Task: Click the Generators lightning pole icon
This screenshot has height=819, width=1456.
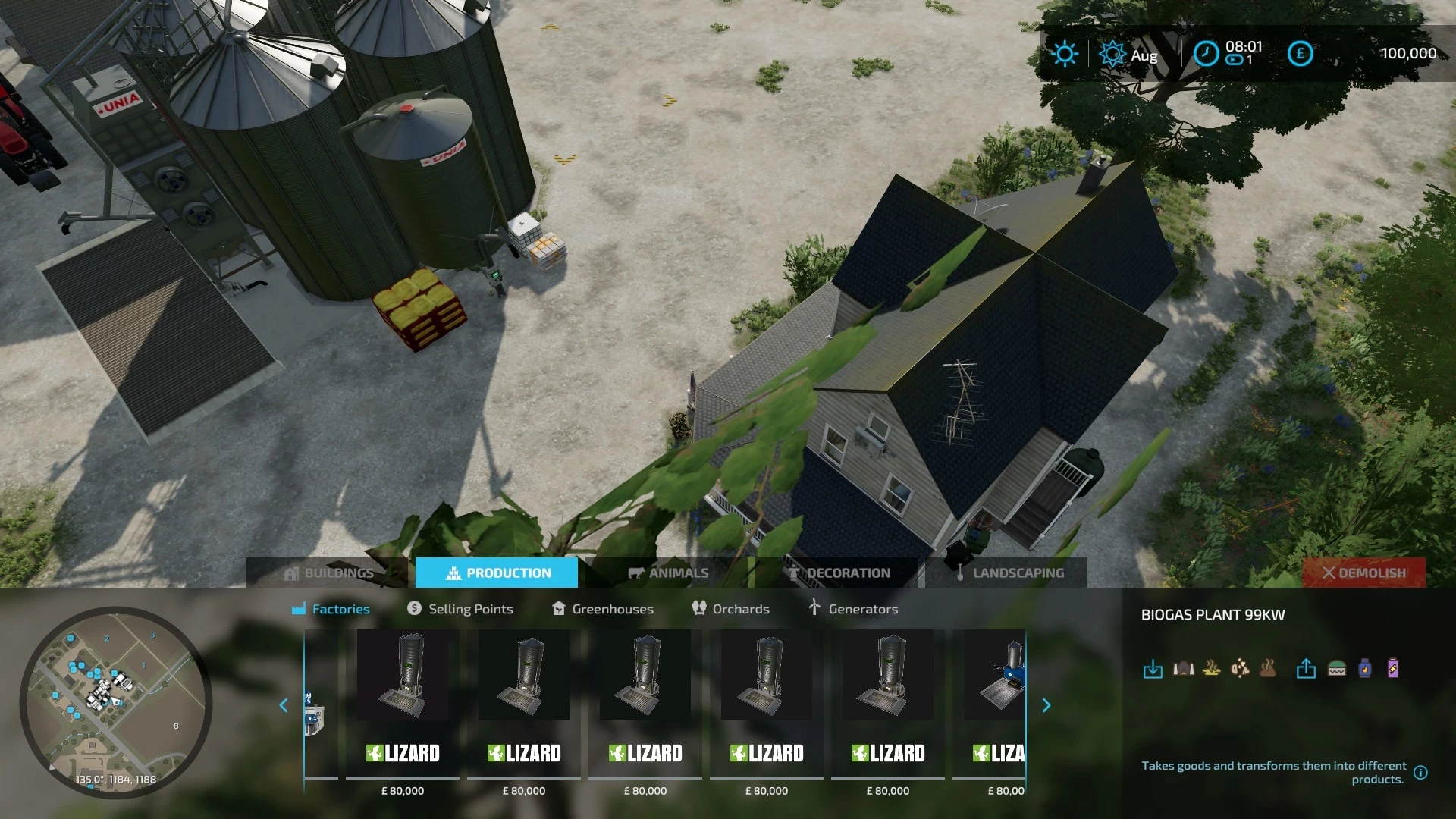Action: tap(814, 608)
